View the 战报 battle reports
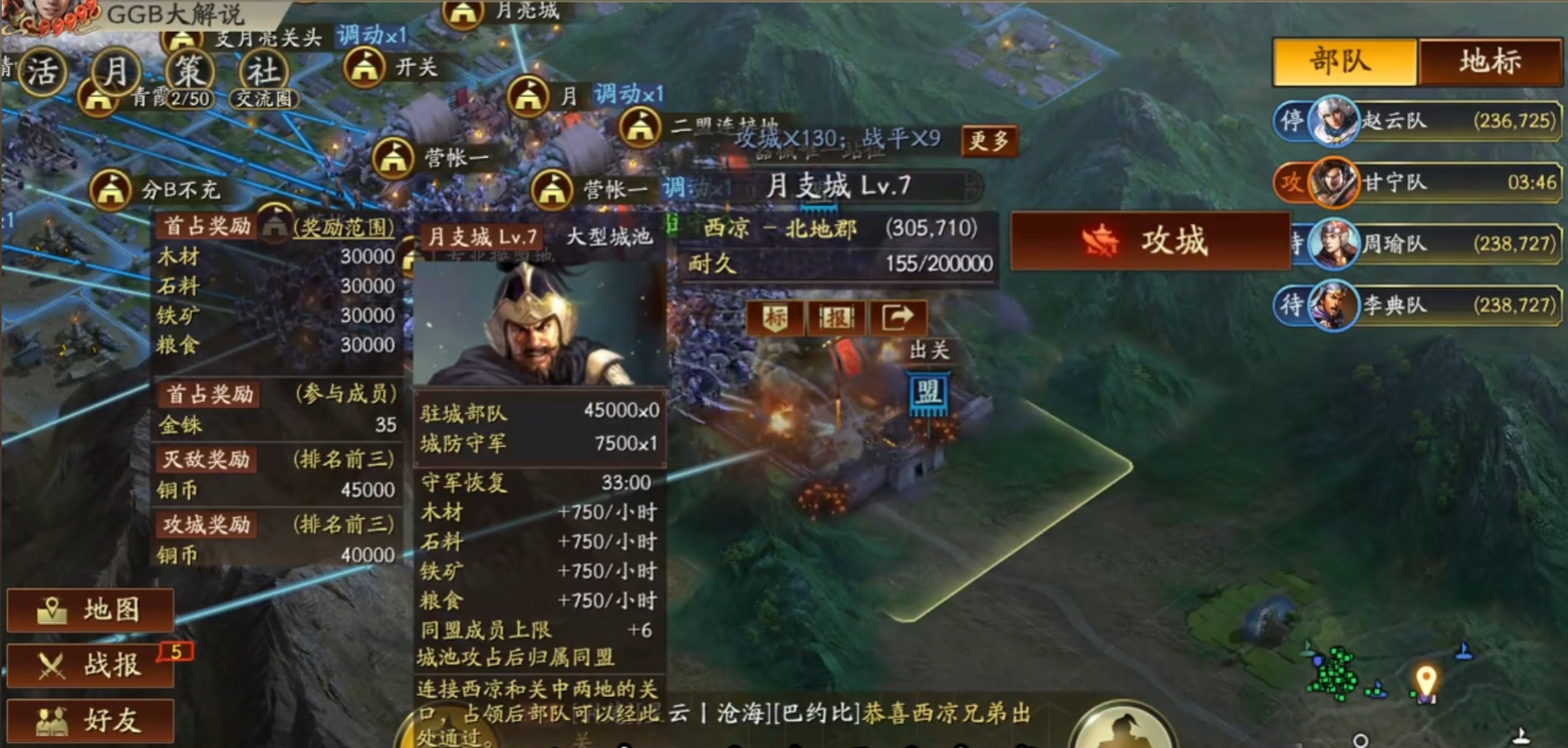The height and width of the screenshot is (748, 1568). pyautogui.click(x=89, y=665)
